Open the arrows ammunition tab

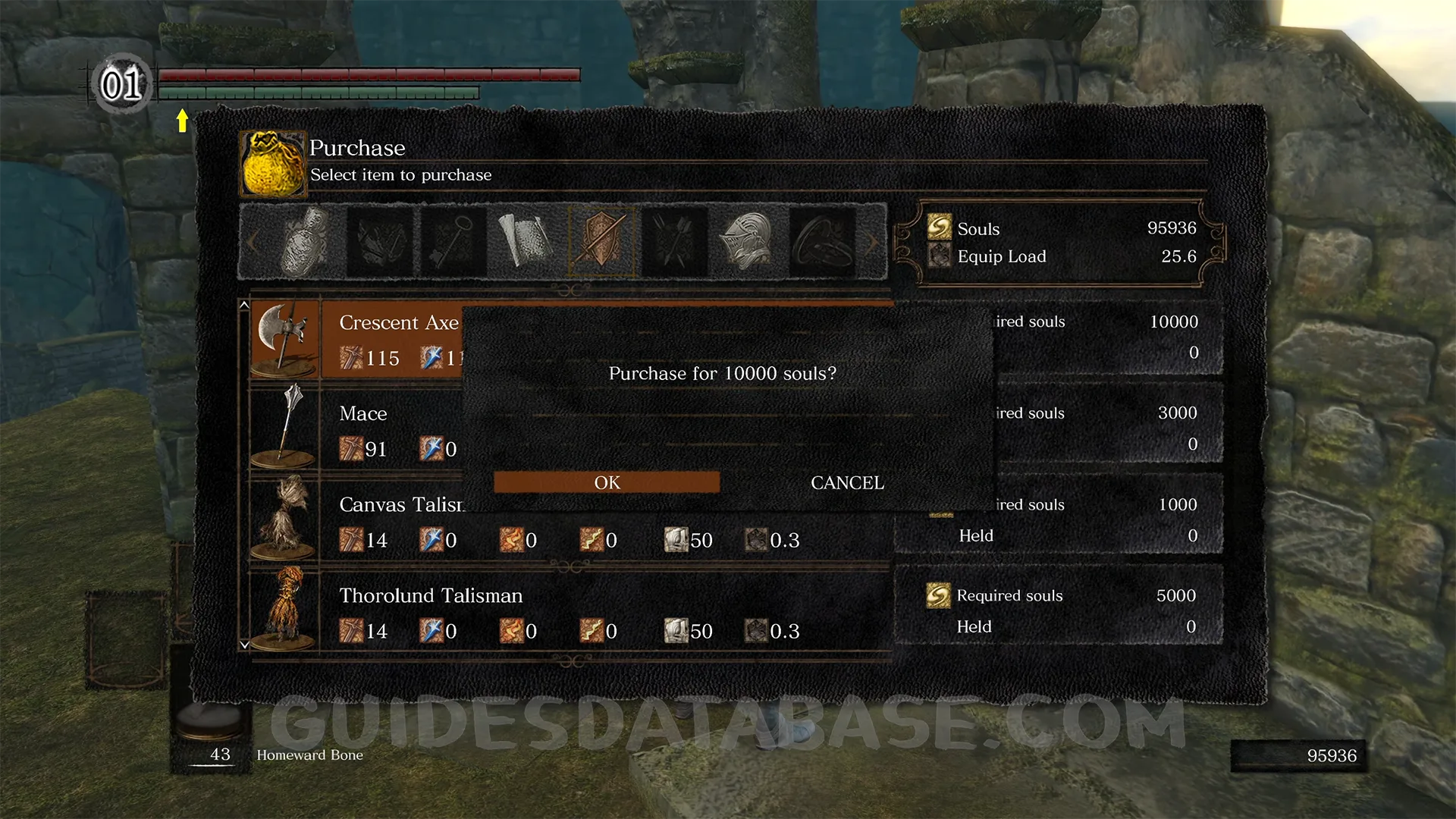point(674,242)
